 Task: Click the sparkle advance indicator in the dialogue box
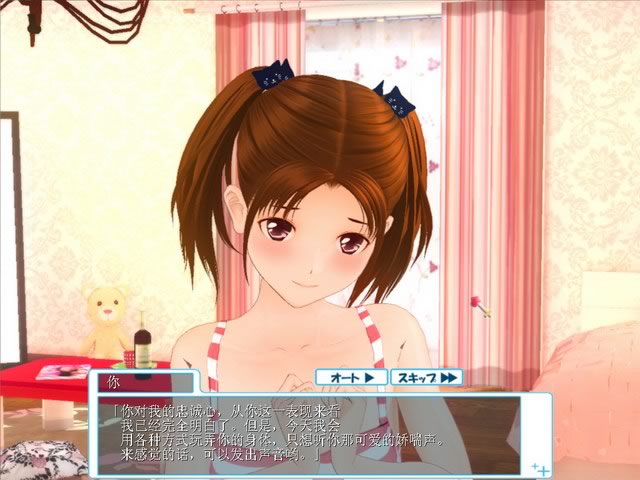539,466
